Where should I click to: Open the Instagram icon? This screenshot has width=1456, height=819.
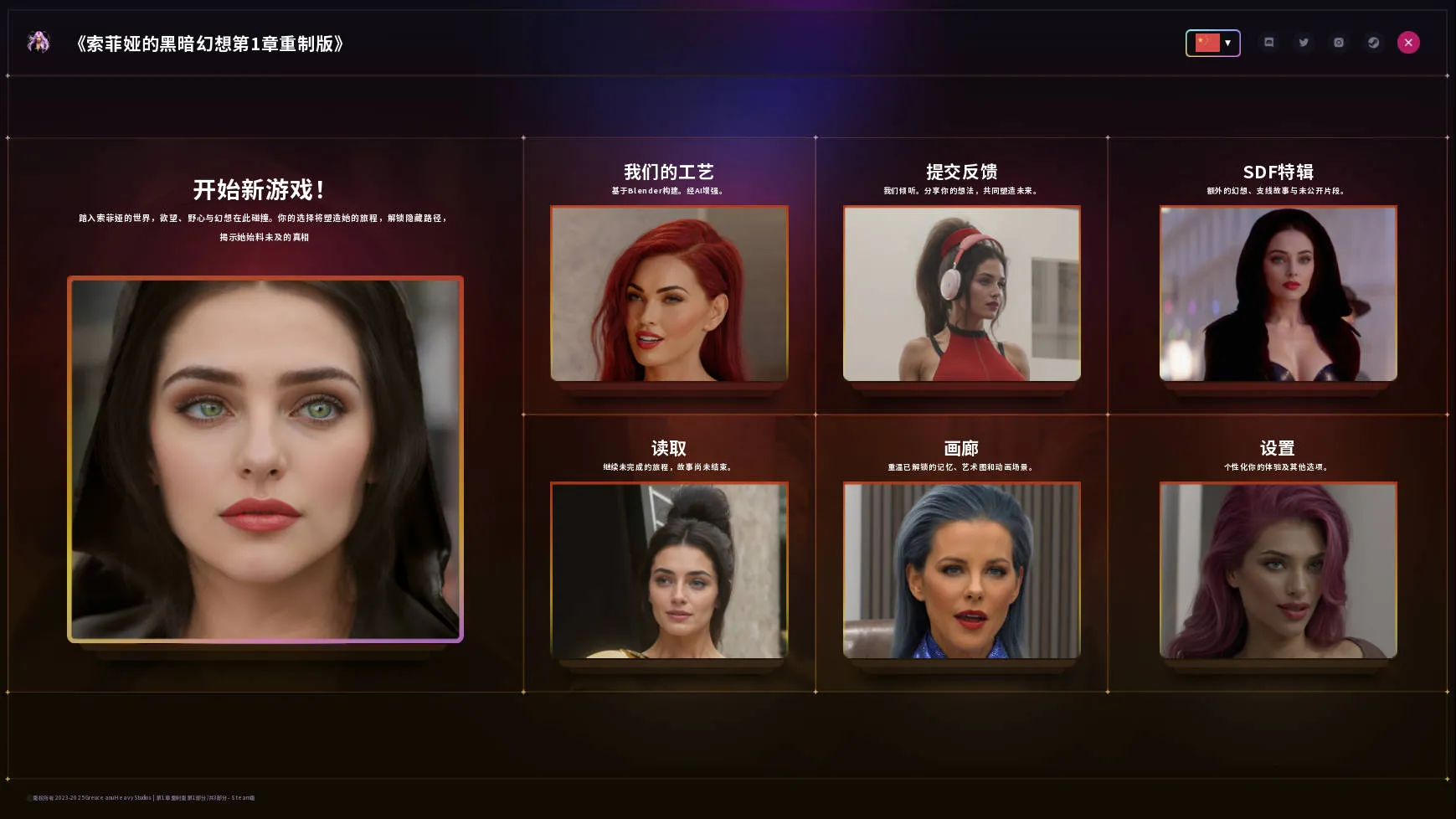click(1337, 42)
